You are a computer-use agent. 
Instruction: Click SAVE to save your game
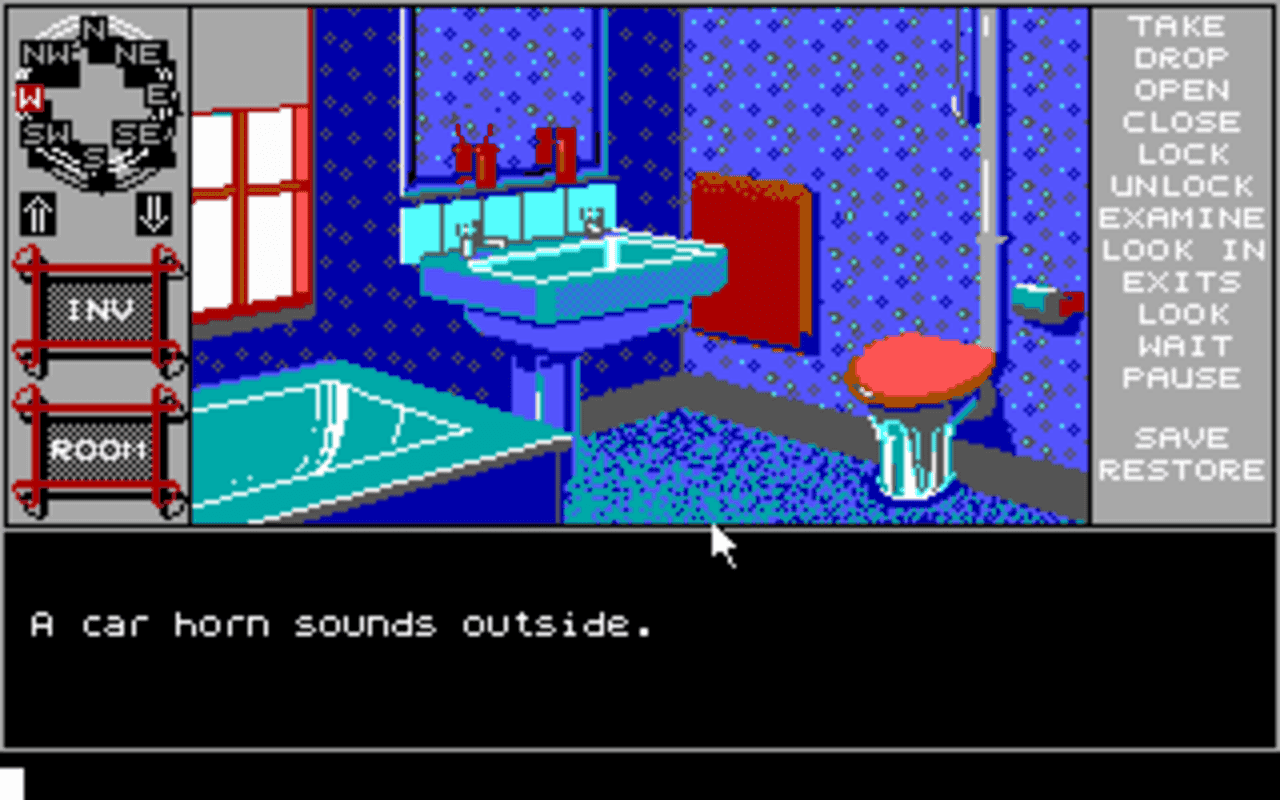[x=1182, y=437]
